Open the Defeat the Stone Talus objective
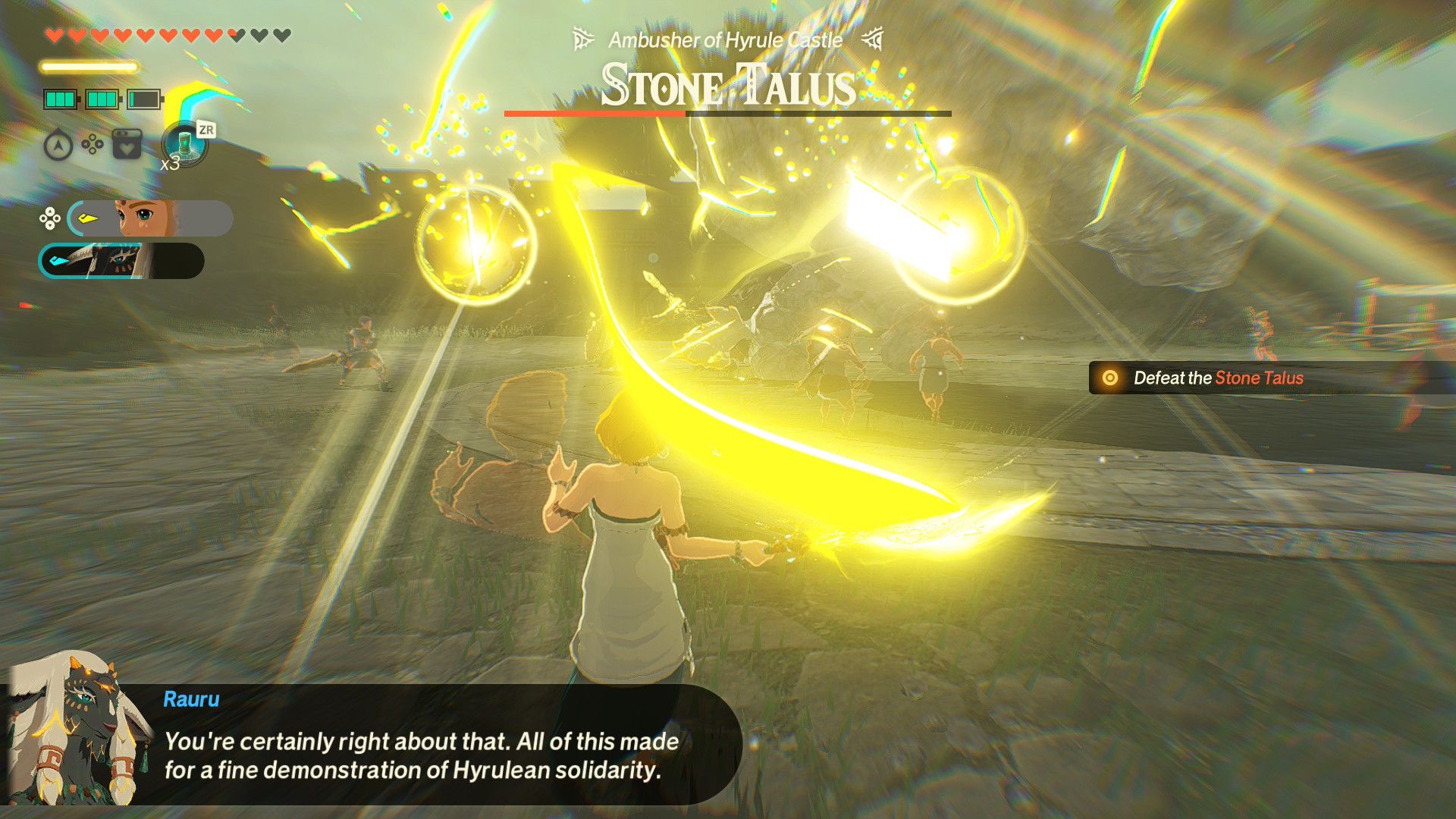The height and width of the screenshot is (819, 1456). (1217, 378)
